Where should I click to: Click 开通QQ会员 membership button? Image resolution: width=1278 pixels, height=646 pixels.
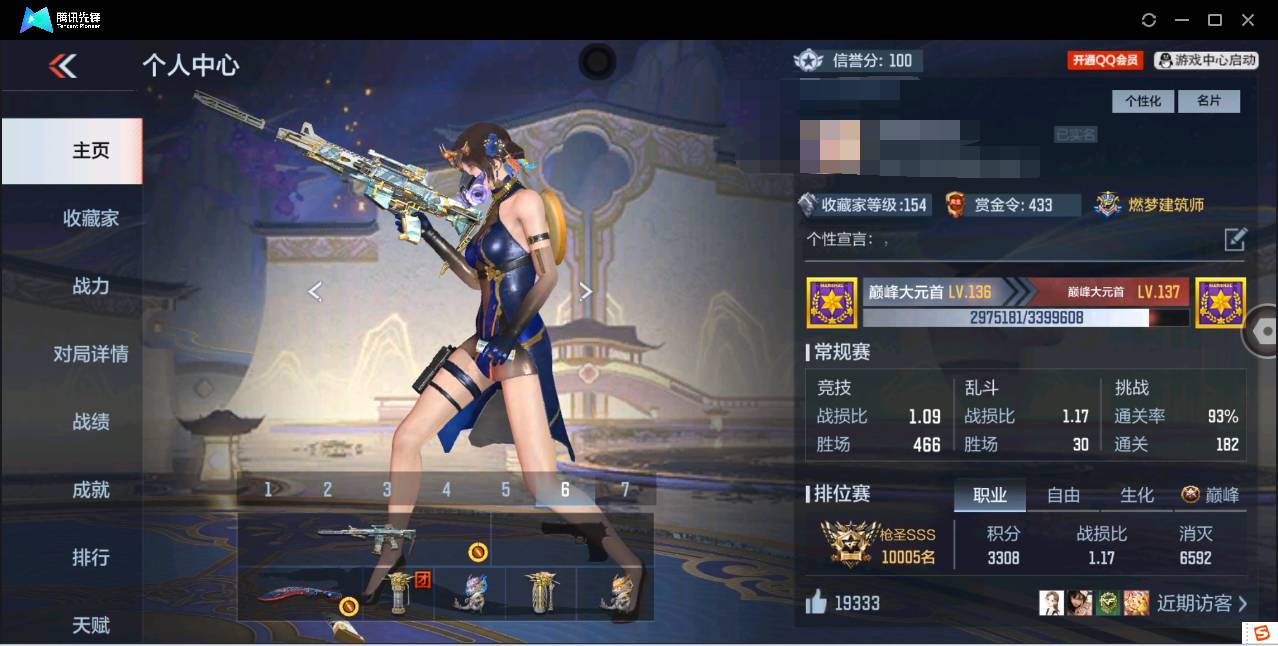pos(1105,60)
